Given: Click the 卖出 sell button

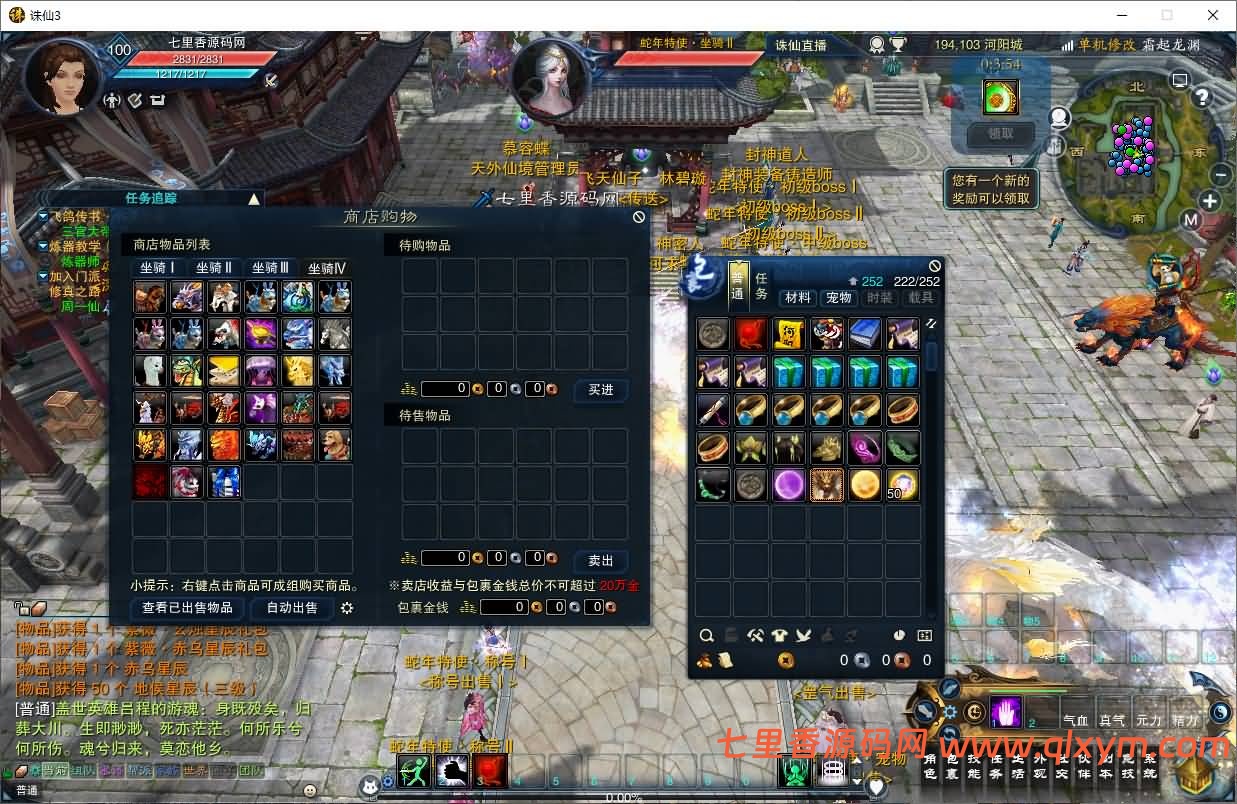Looking at the screenshot, I should pyautogui.click(x=601, y=560).
